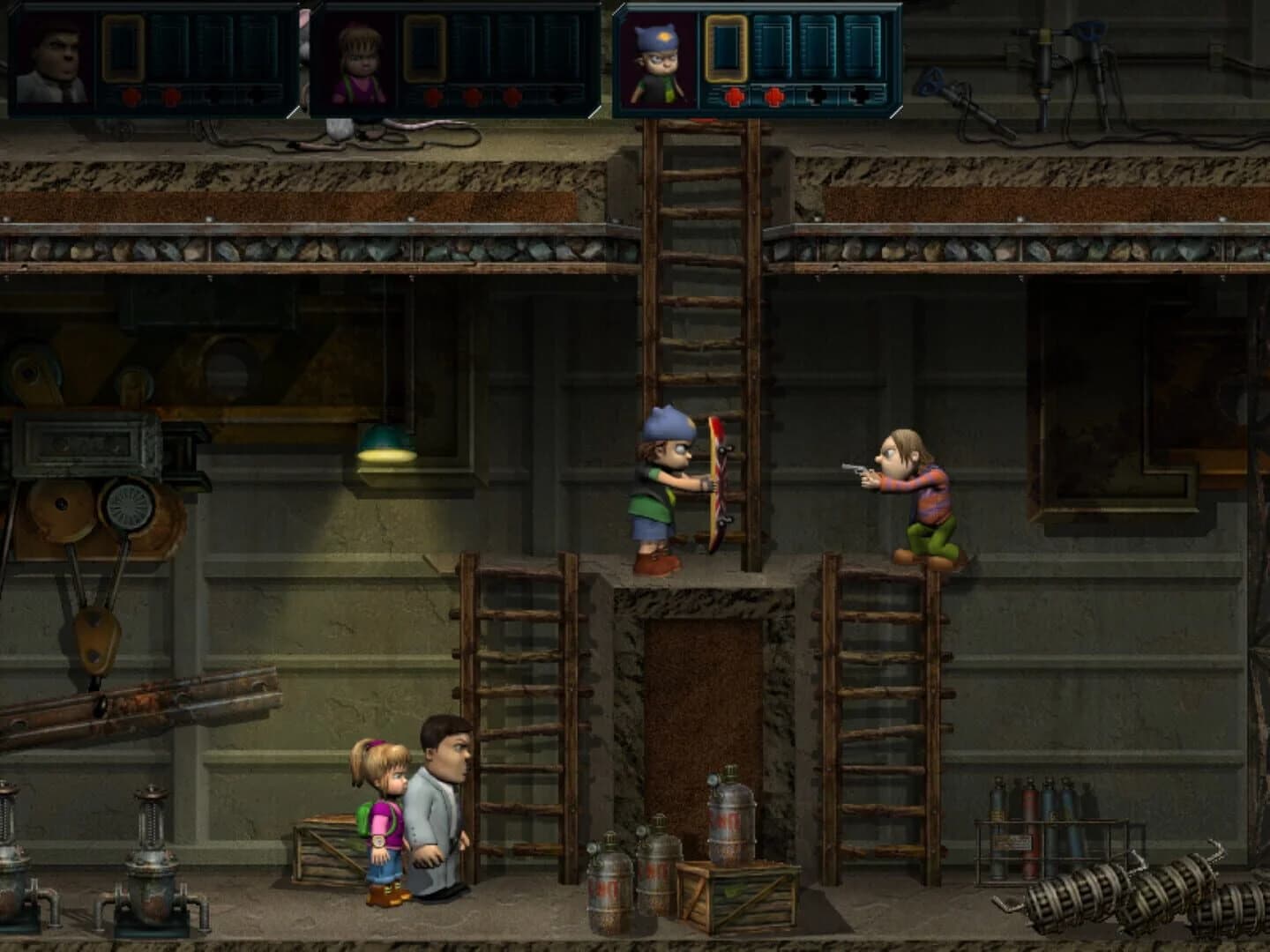The height and width of the screenshot is (952, 1270).
Task: Click the boy's highlighted first inventory slot
Action: click(x=726, y=53)
